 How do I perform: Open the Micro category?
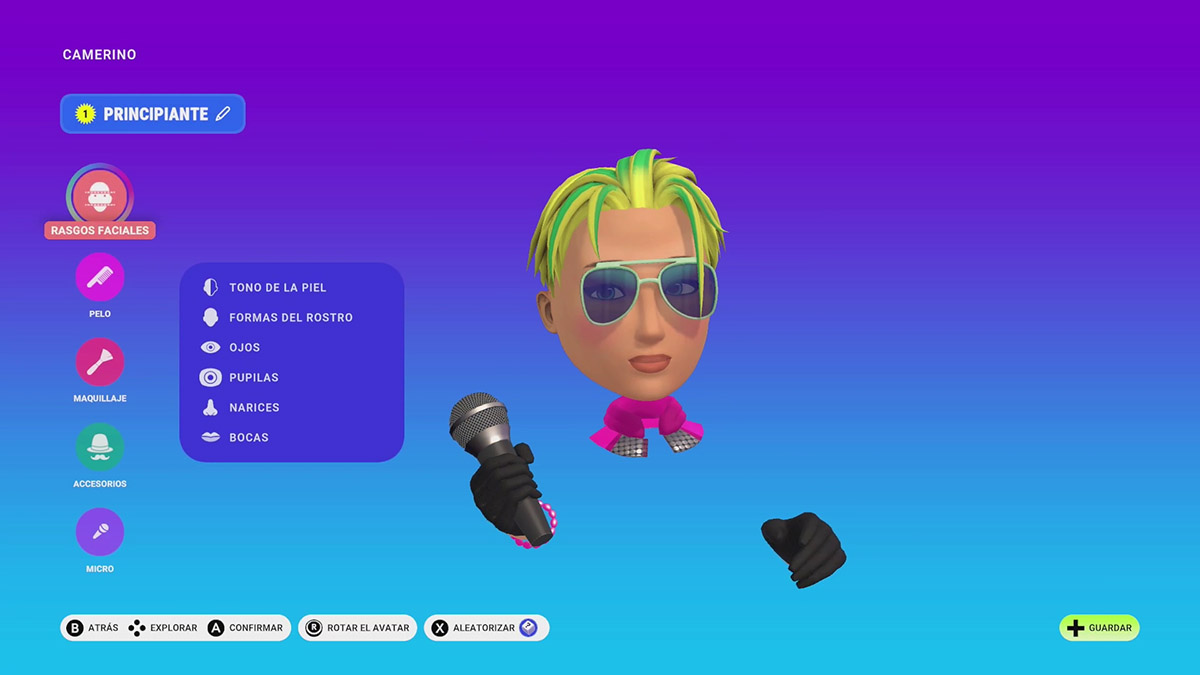pos(100,532)
